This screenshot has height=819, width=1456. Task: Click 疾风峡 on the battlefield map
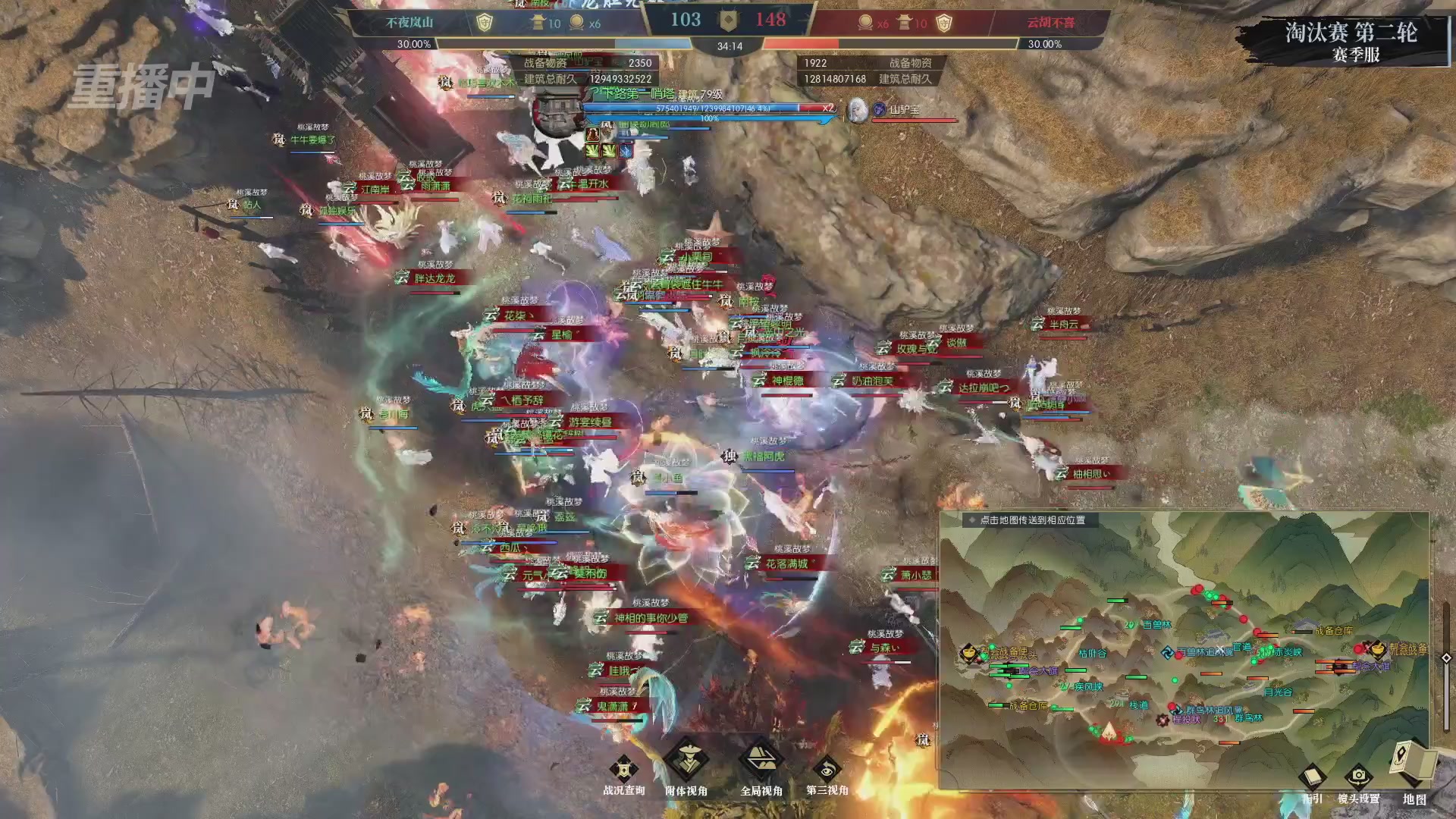[1088, 687]
